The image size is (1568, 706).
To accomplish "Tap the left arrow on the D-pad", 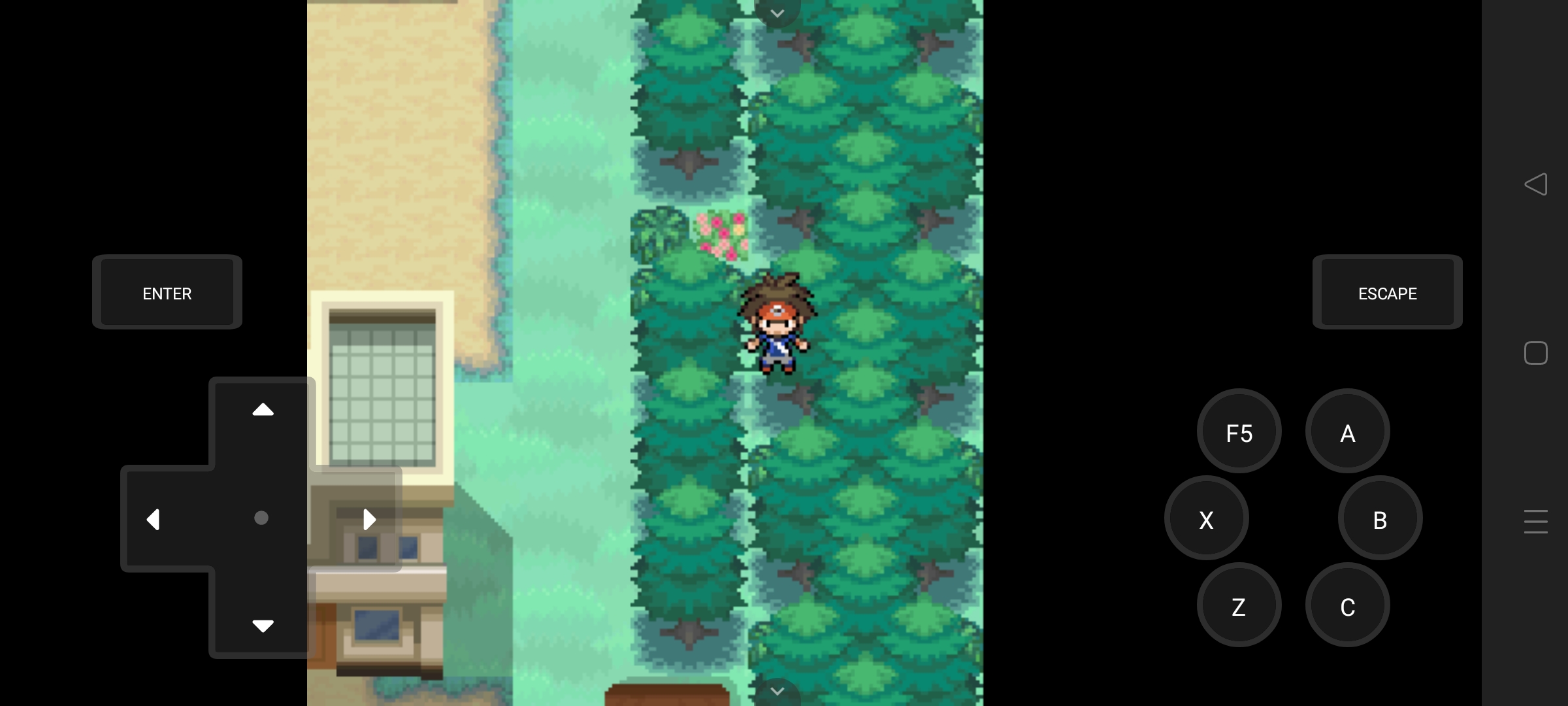I will pos(154,518).
